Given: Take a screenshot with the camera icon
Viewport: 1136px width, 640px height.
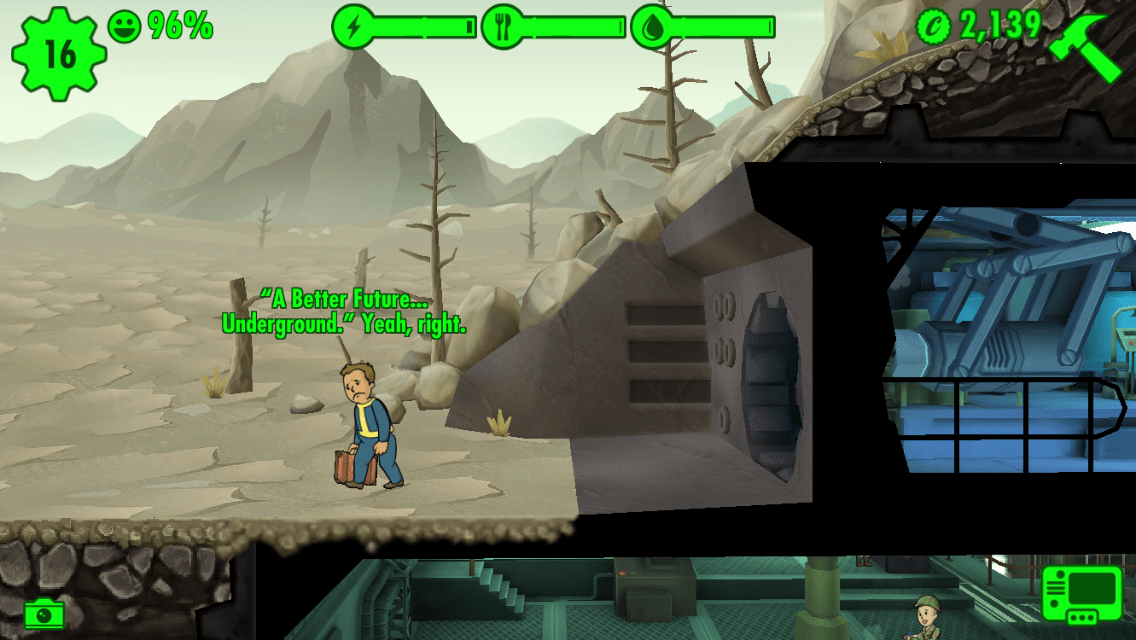Looking at the screenshot, I should [x=41, y=612].
